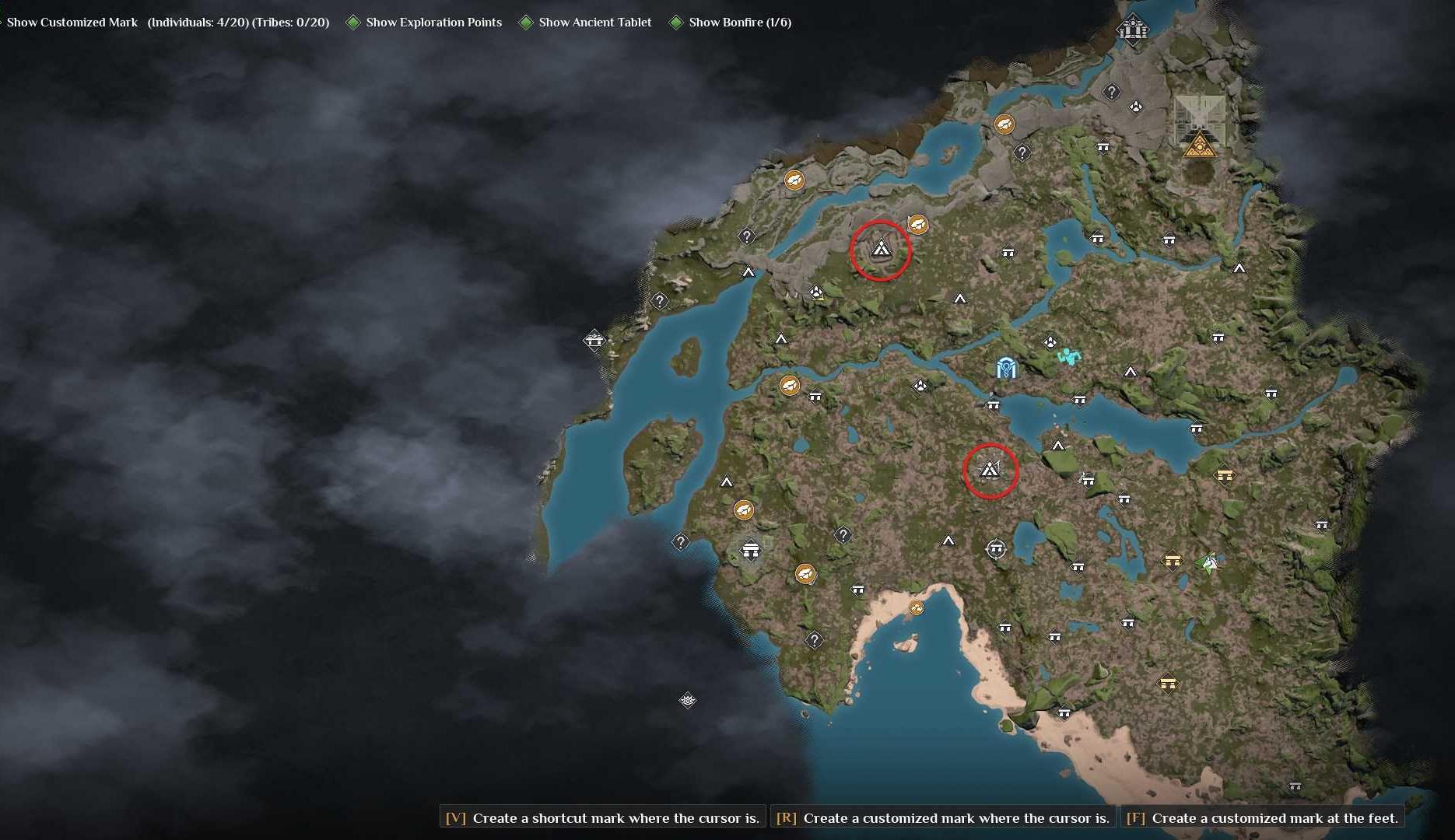Click the red-circled camp marker in the south
Screen dimensions: 1455x840
[990, 469]
